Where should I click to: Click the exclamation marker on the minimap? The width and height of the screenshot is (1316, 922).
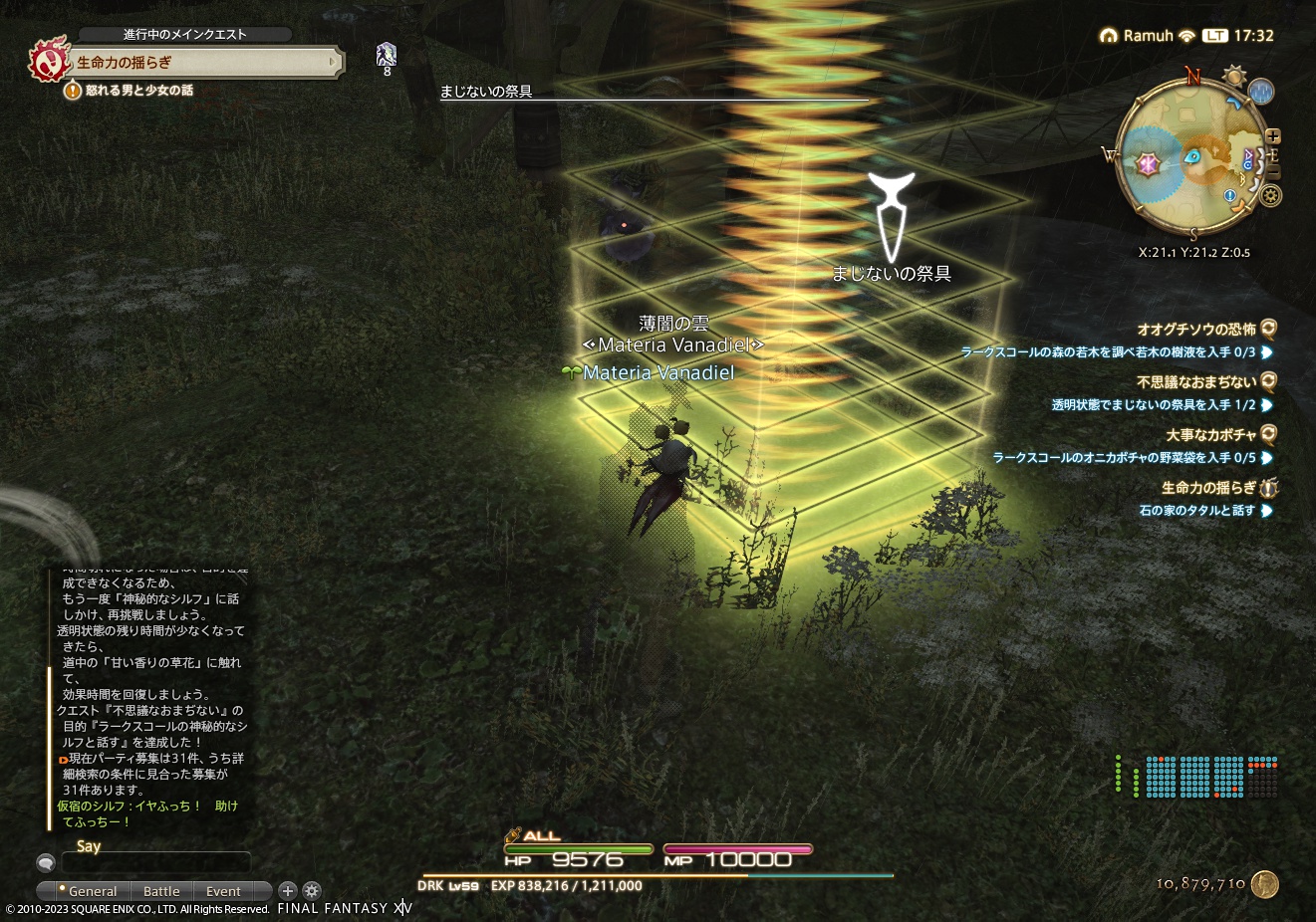click(x=1229, y=195)
